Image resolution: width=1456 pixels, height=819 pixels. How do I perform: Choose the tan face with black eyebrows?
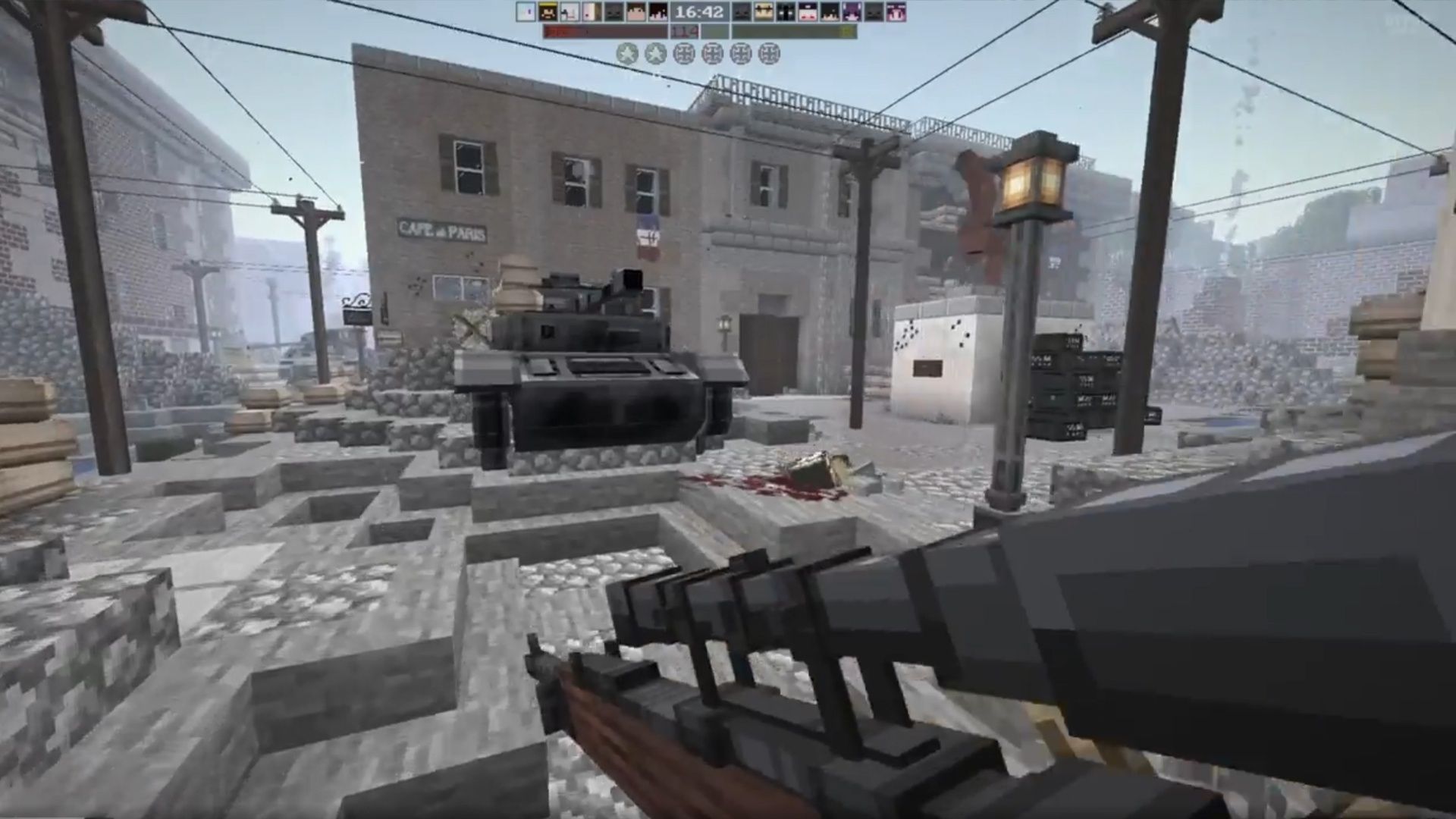coord(764,11)
